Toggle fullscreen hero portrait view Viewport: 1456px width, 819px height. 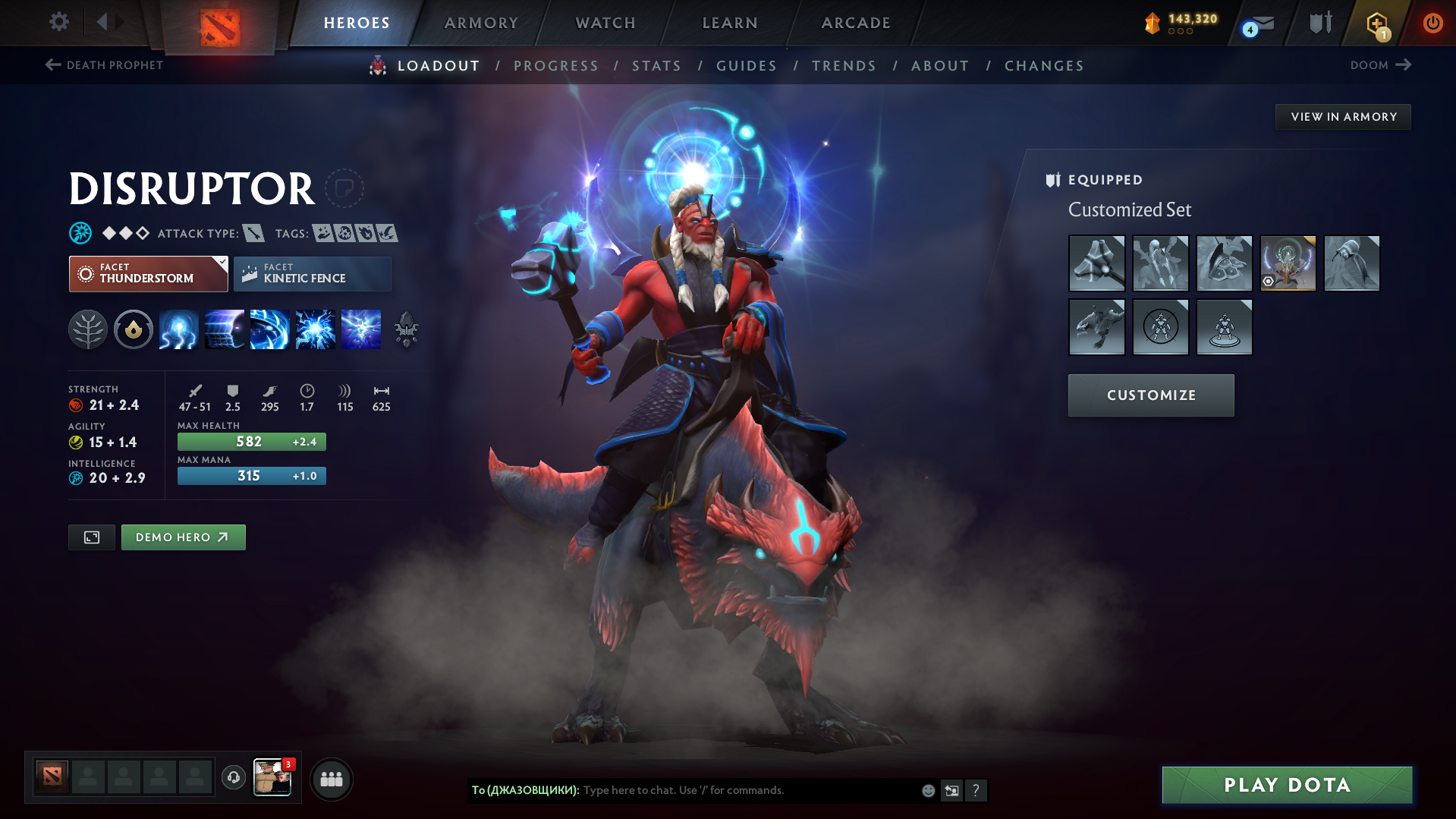pos(91,537)
